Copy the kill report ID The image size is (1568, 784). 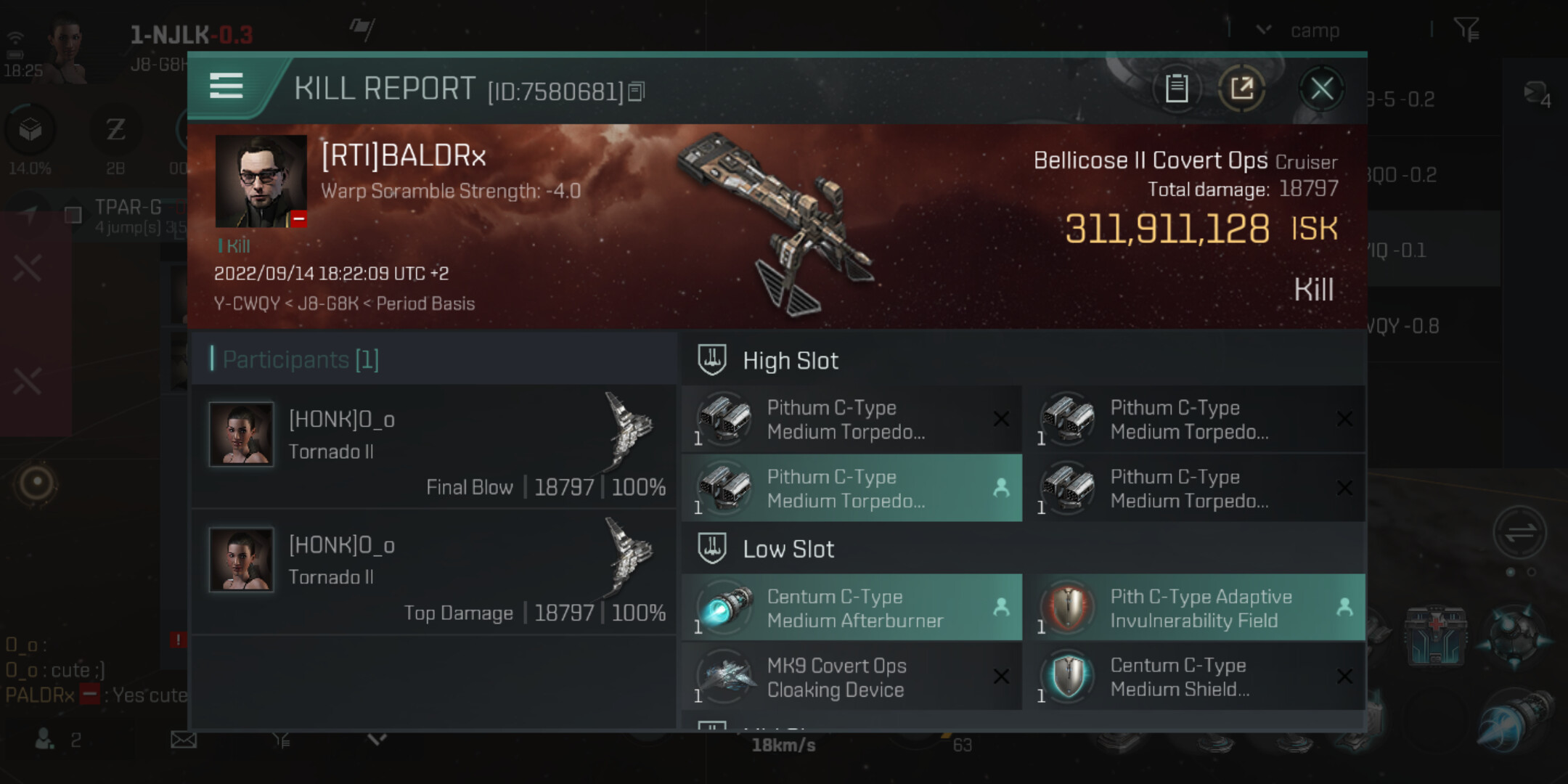637,91
